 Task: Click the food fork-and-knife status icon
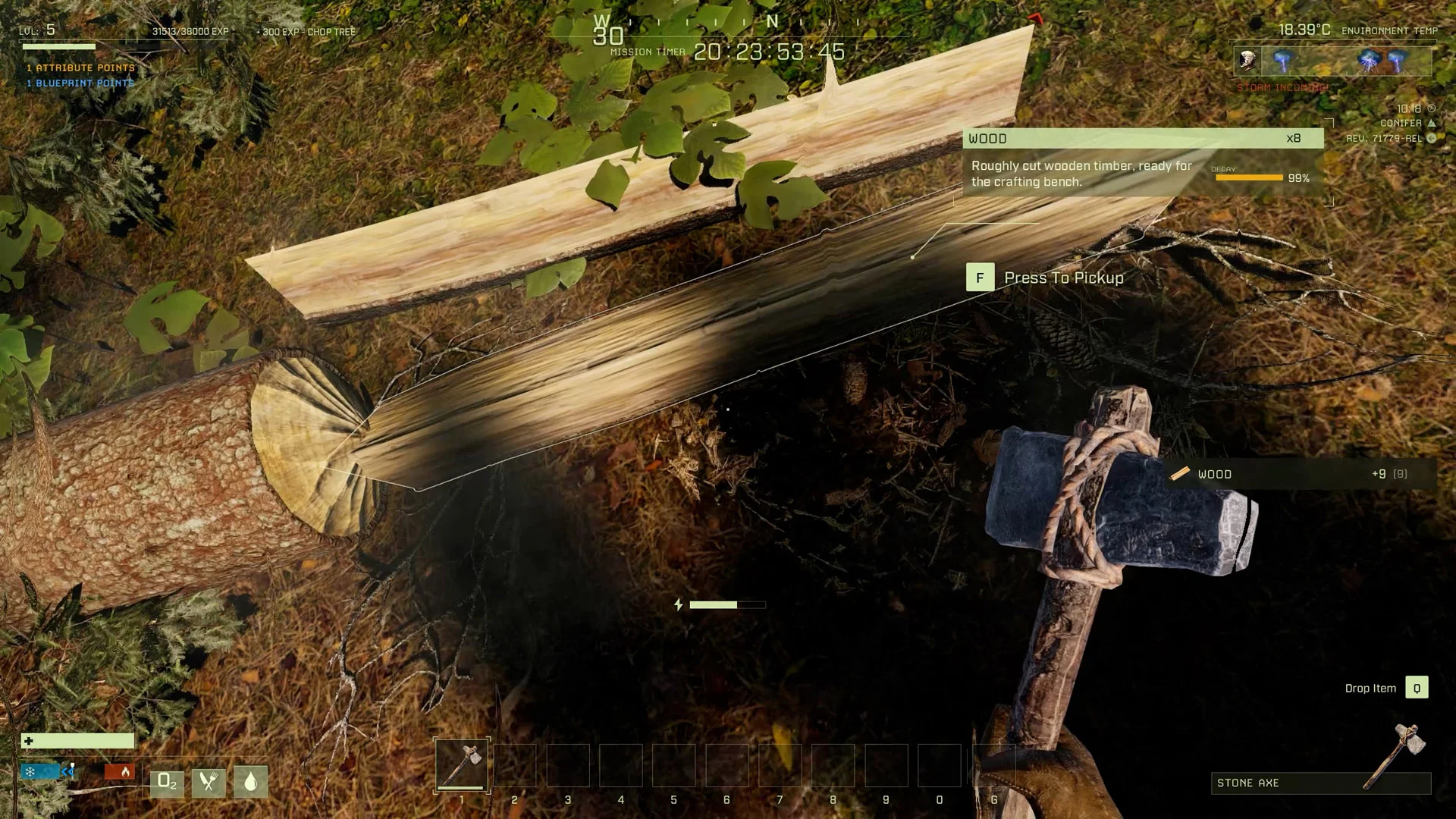pyautogui.click(x=209, y=782)
